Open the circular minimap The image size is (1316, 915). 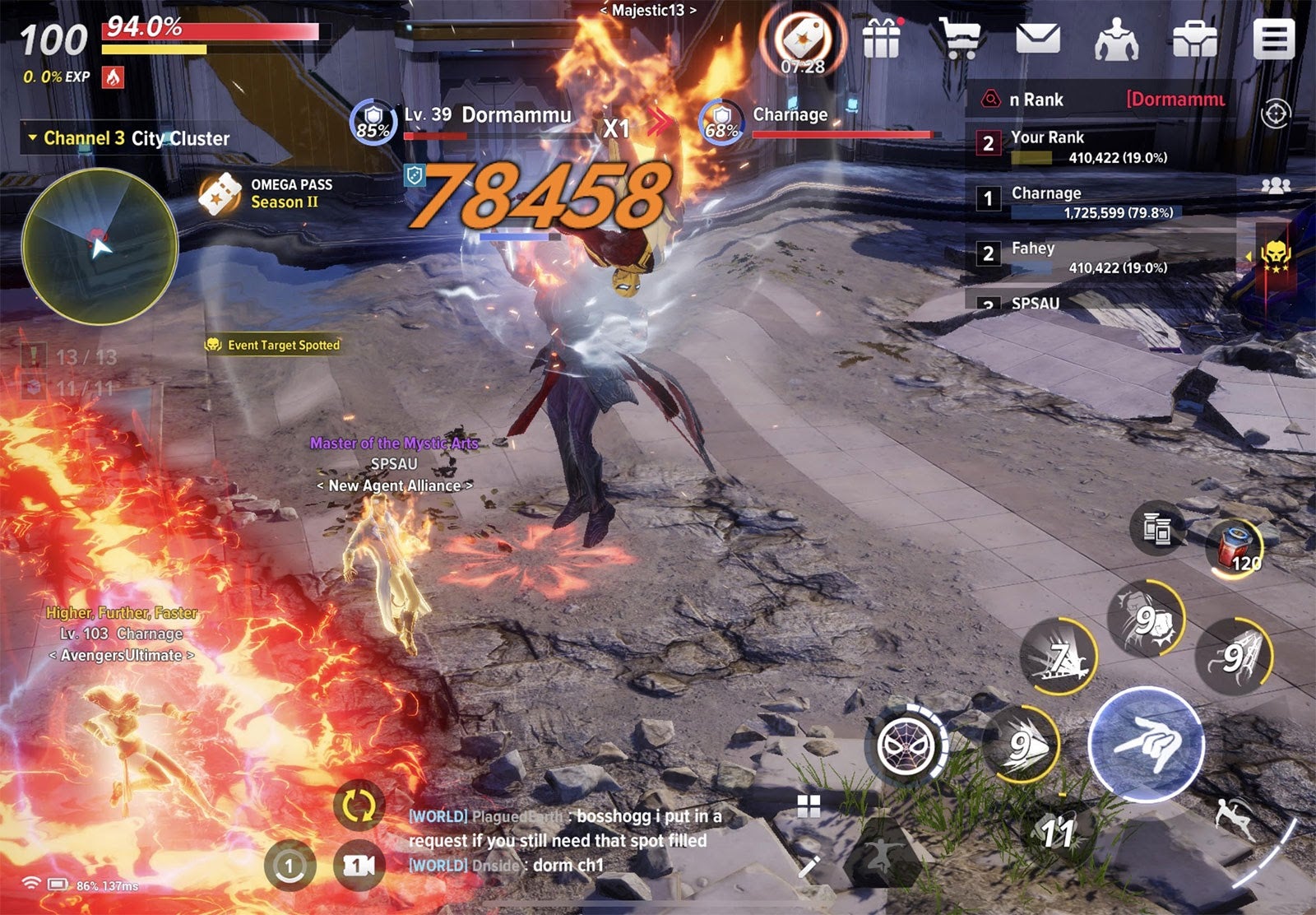click(100, 246)
